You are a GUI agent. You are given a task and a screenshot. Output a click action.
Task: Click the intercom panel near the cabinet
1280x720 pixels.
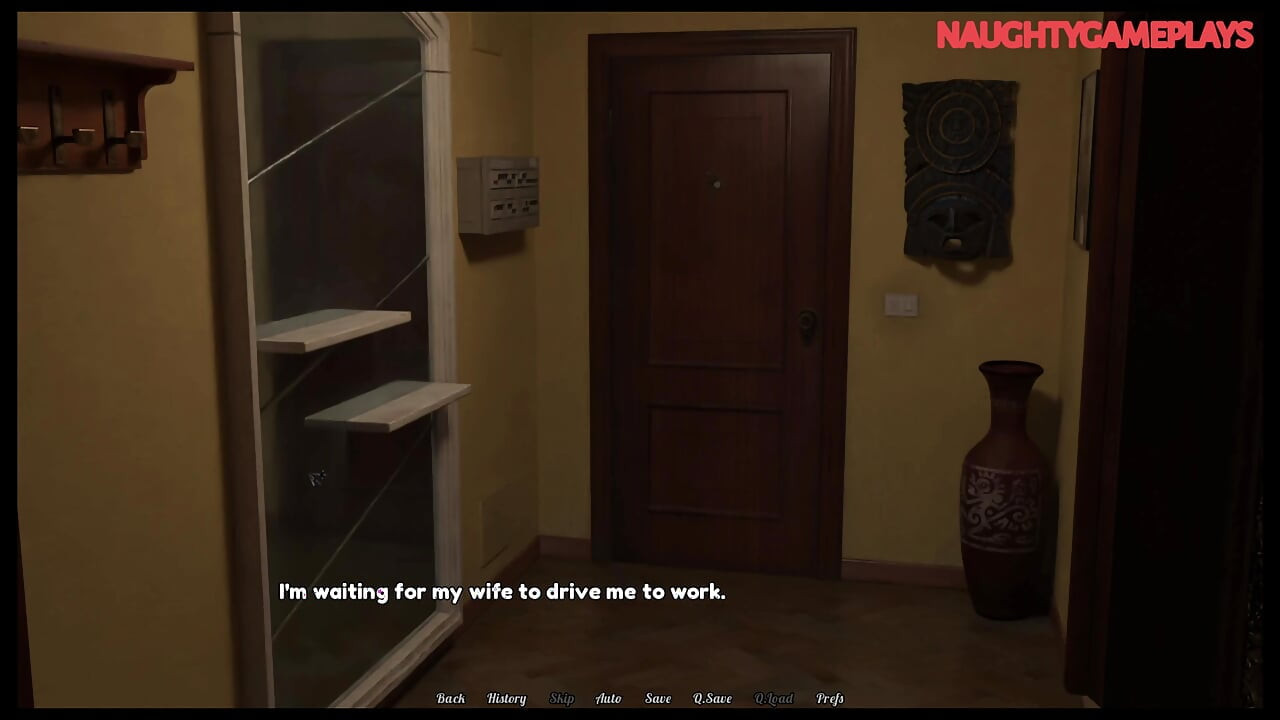pos(500,195)
